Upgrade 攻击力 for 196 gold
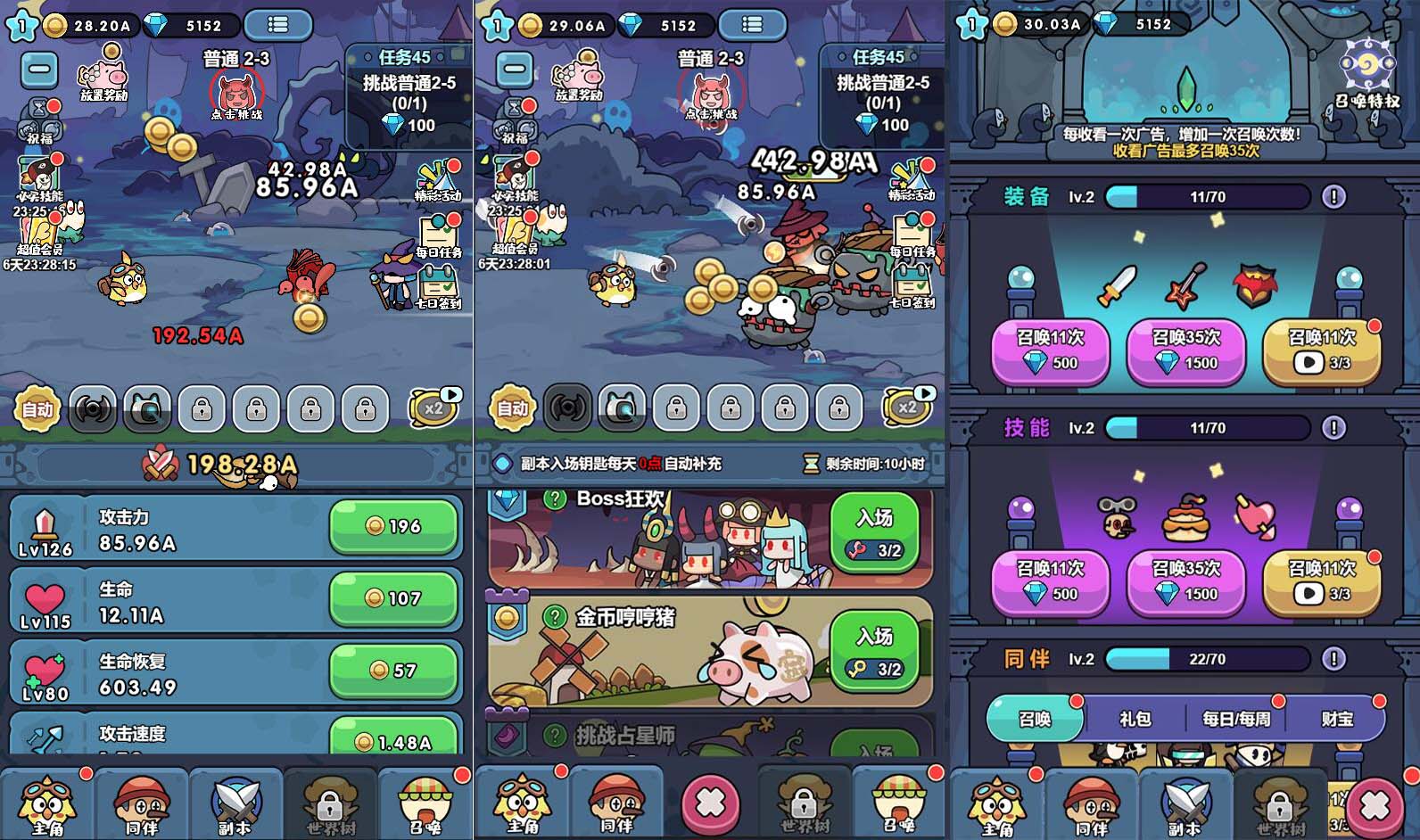 [x=394, y=526]
